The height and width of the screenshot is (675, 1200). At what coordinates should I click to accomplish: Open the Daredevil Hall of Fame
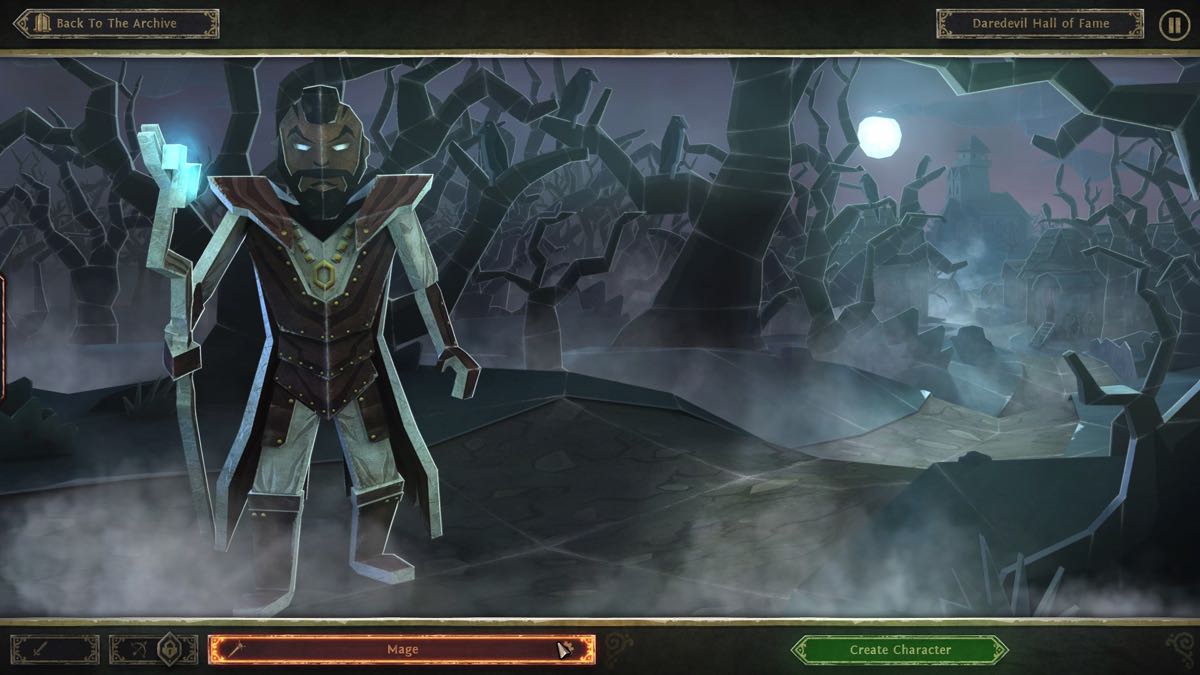(1039, 24)
